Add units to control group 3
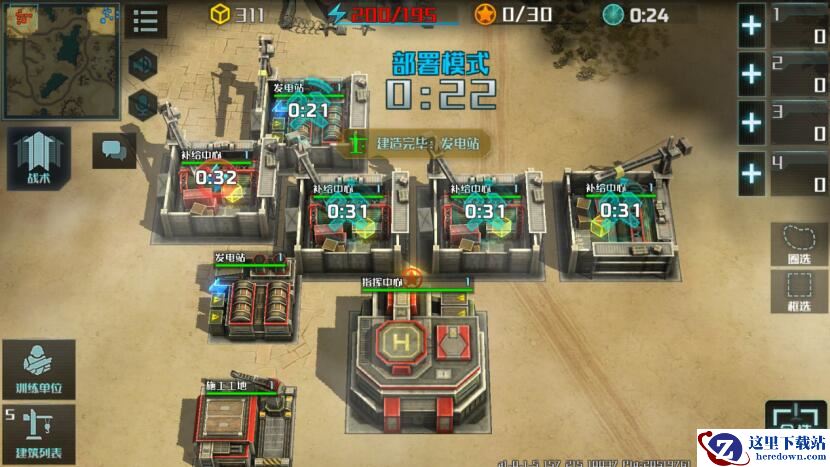 tap(751, 123)
